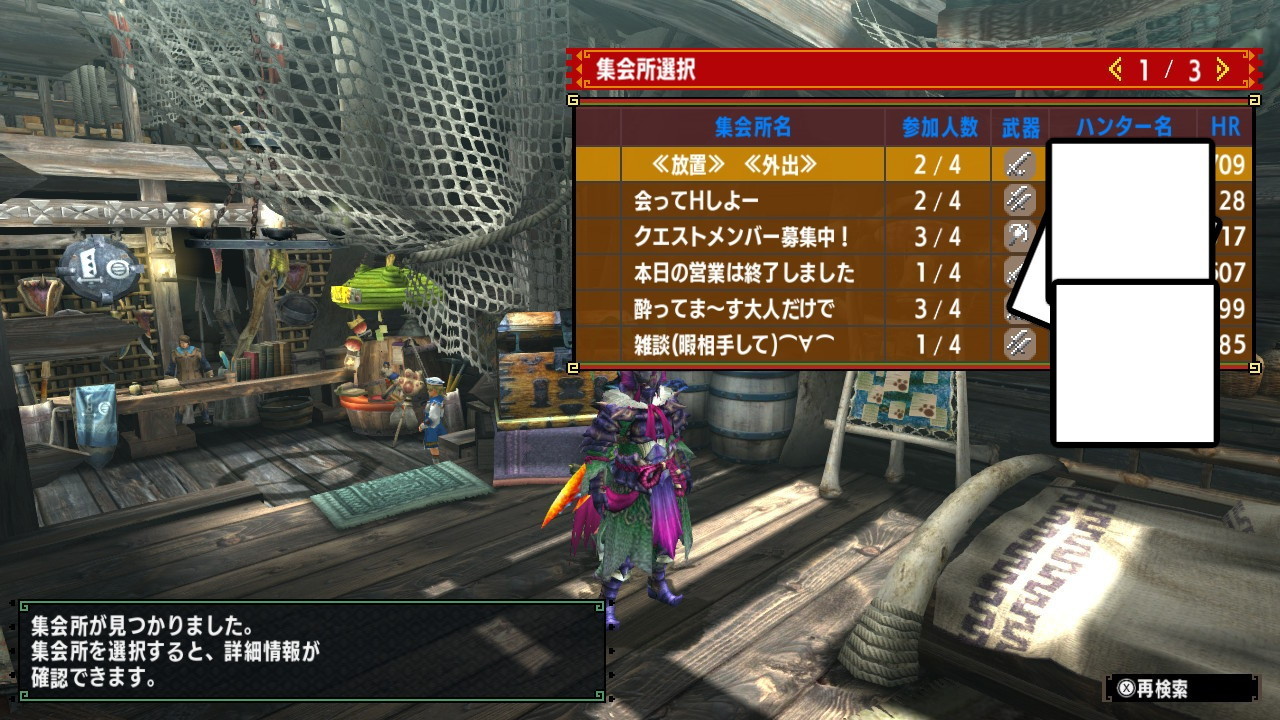Go to next page with right arrow
This screenshot has width=1280, height=720.
[1222, 70]
